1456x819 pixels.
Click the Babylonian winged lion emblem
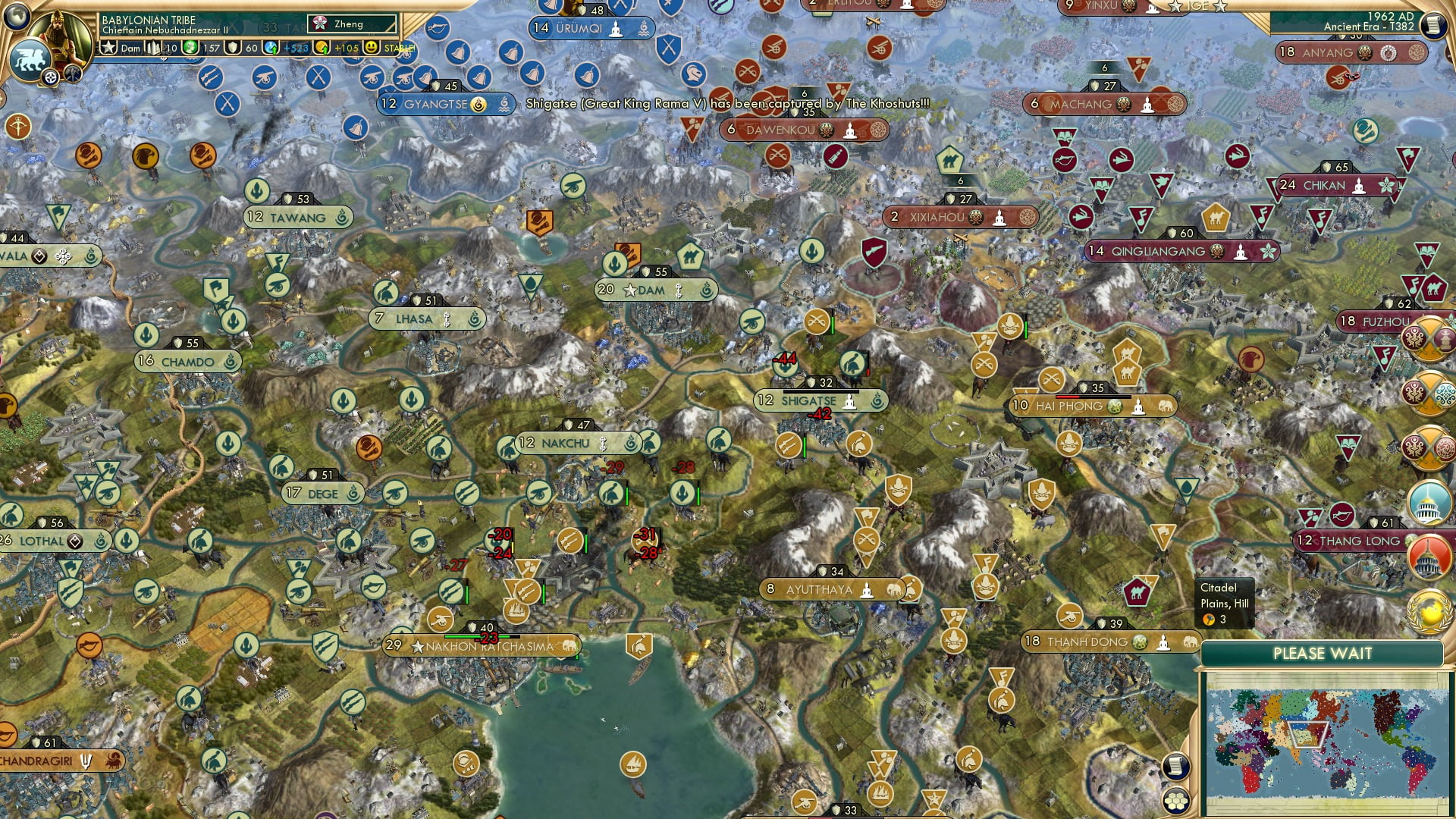(31, 58)
